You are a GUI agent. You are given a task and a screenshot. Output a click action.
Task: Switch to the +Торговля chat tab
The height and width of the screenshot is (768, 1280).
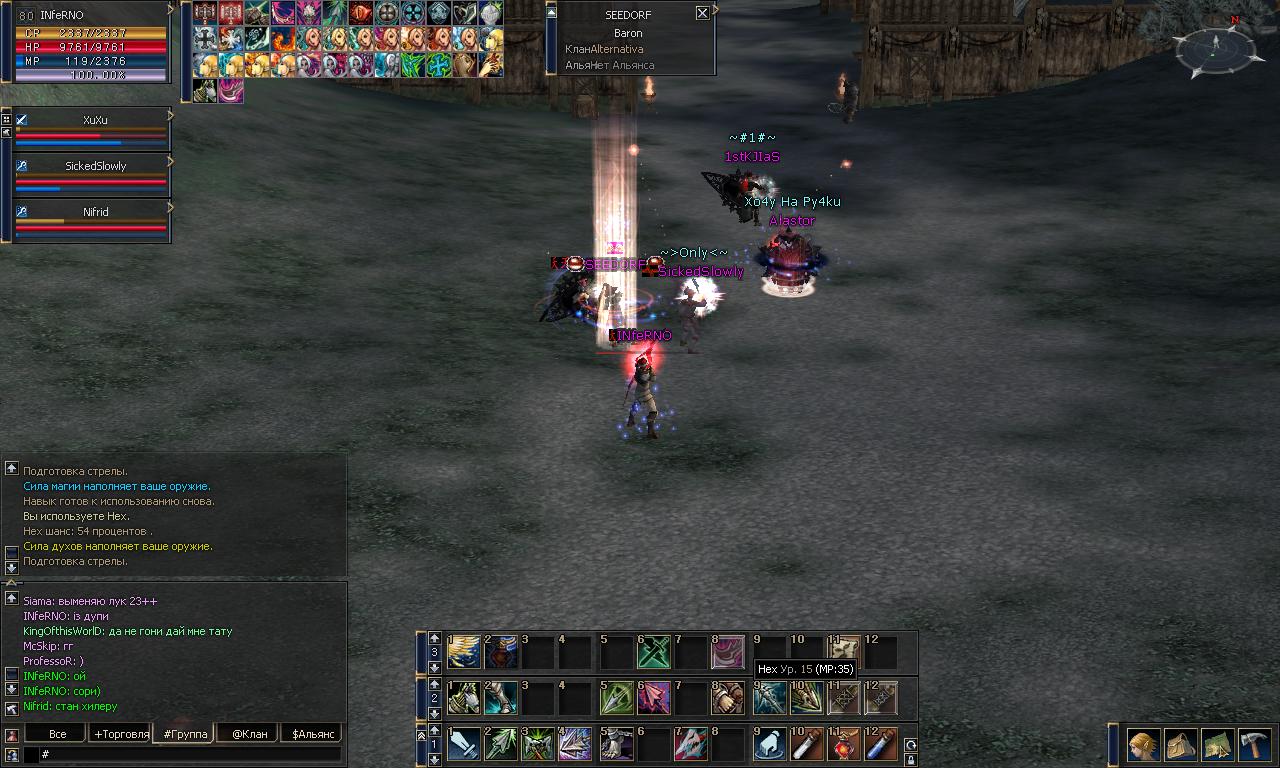point(120,734)
